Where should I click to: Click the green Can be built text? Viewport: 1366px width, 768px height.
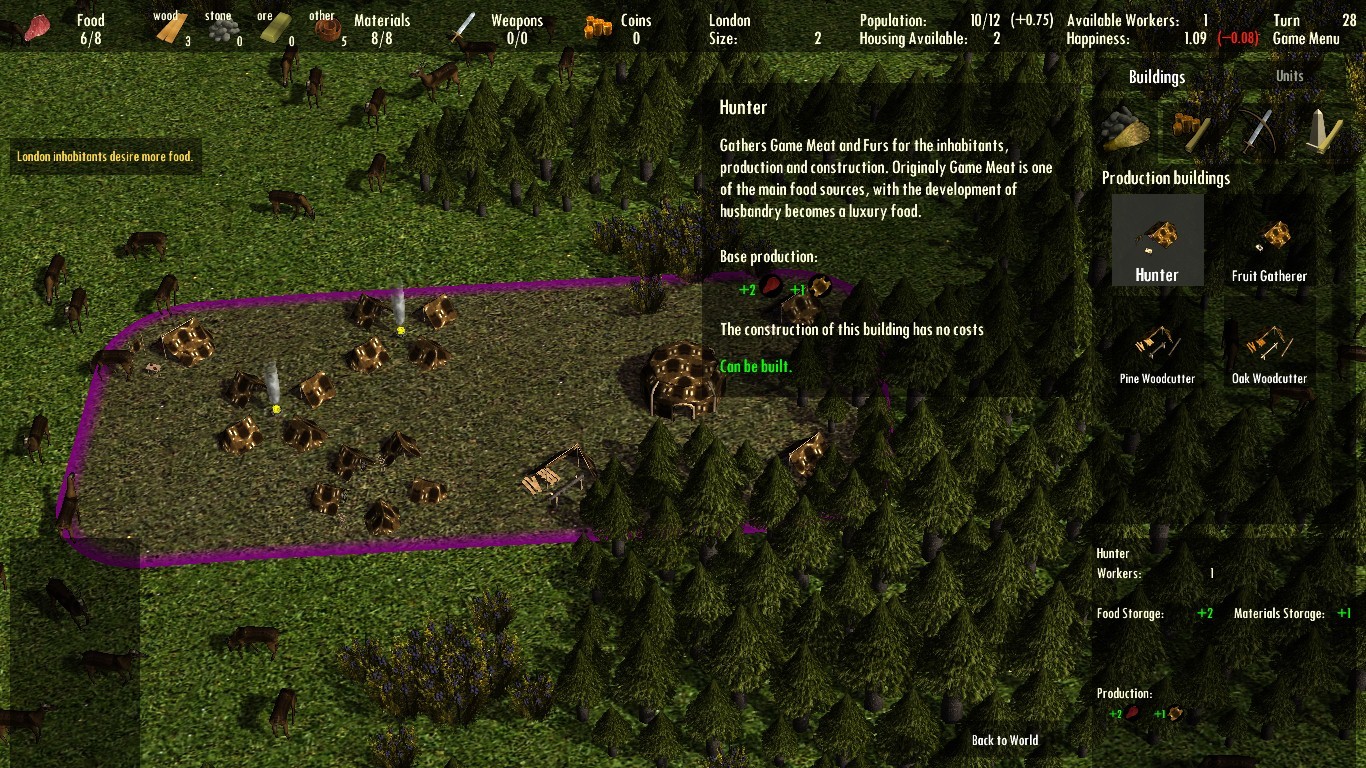click(756, 366)
